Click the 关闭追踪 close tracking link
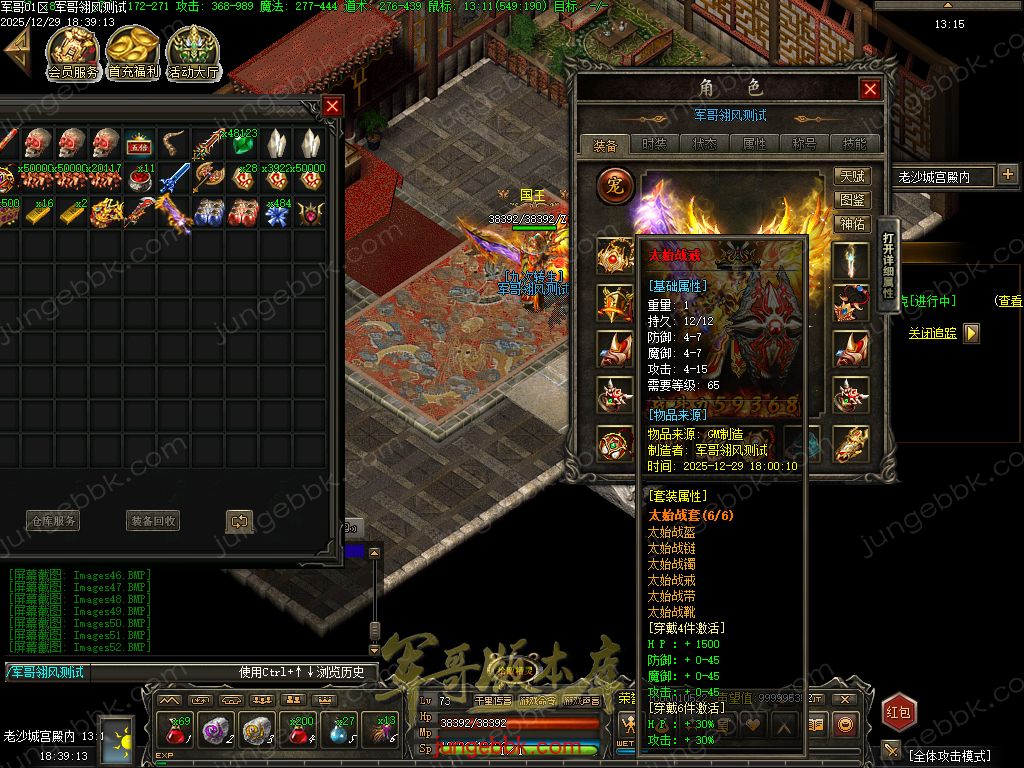 point(932,333)
